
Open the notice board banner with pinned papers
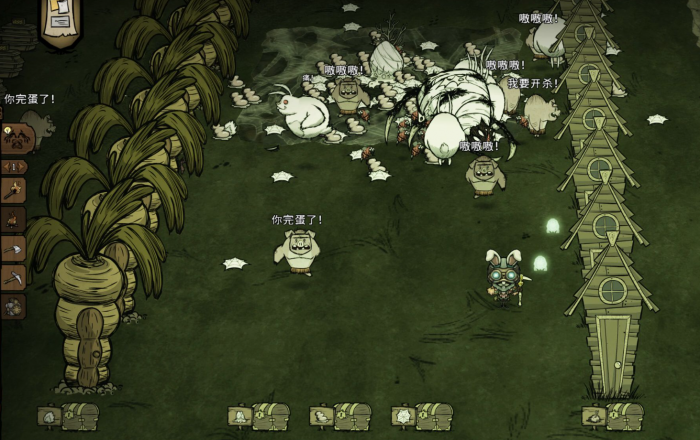click(60, 20)
